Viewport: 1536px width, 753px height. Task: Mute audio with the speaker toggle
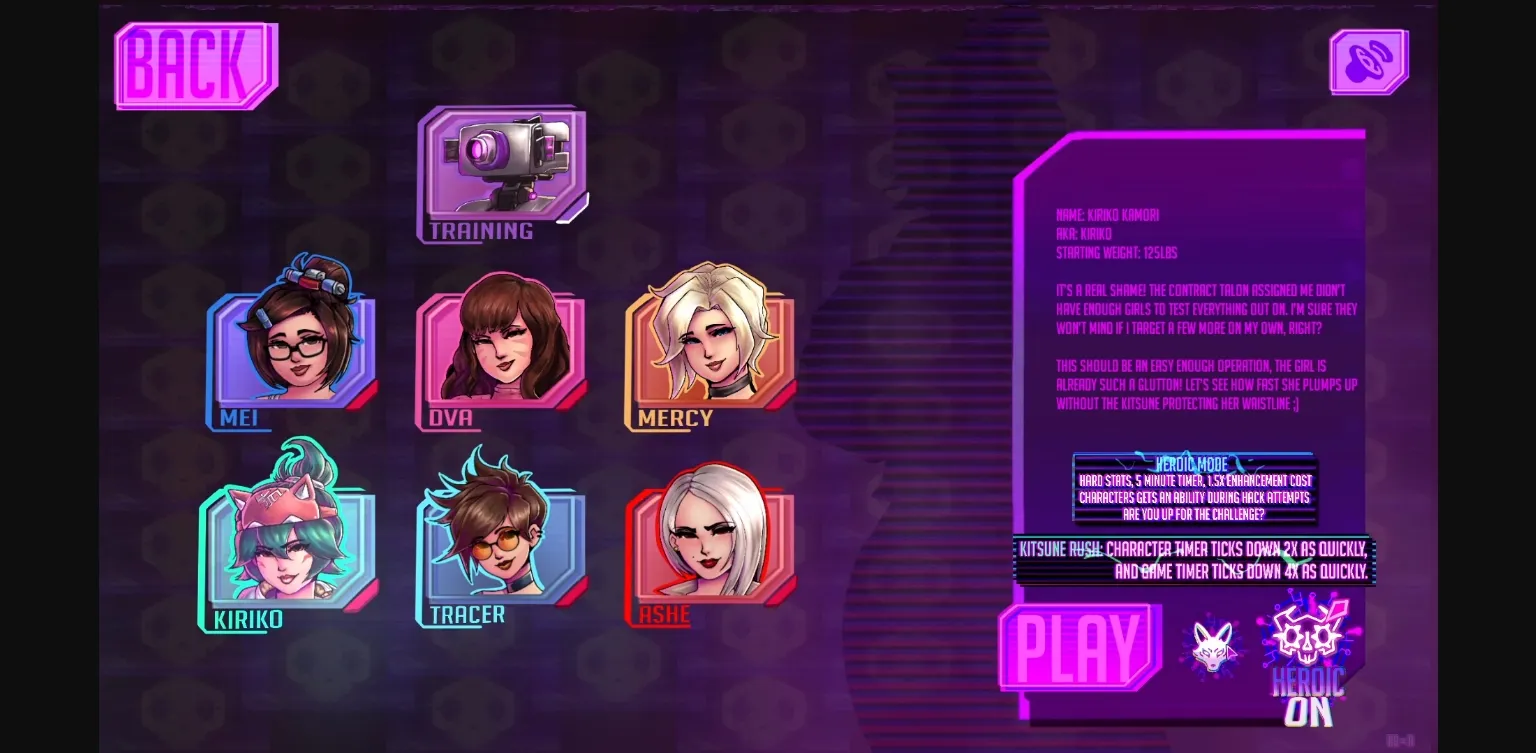click(1369, 60)
